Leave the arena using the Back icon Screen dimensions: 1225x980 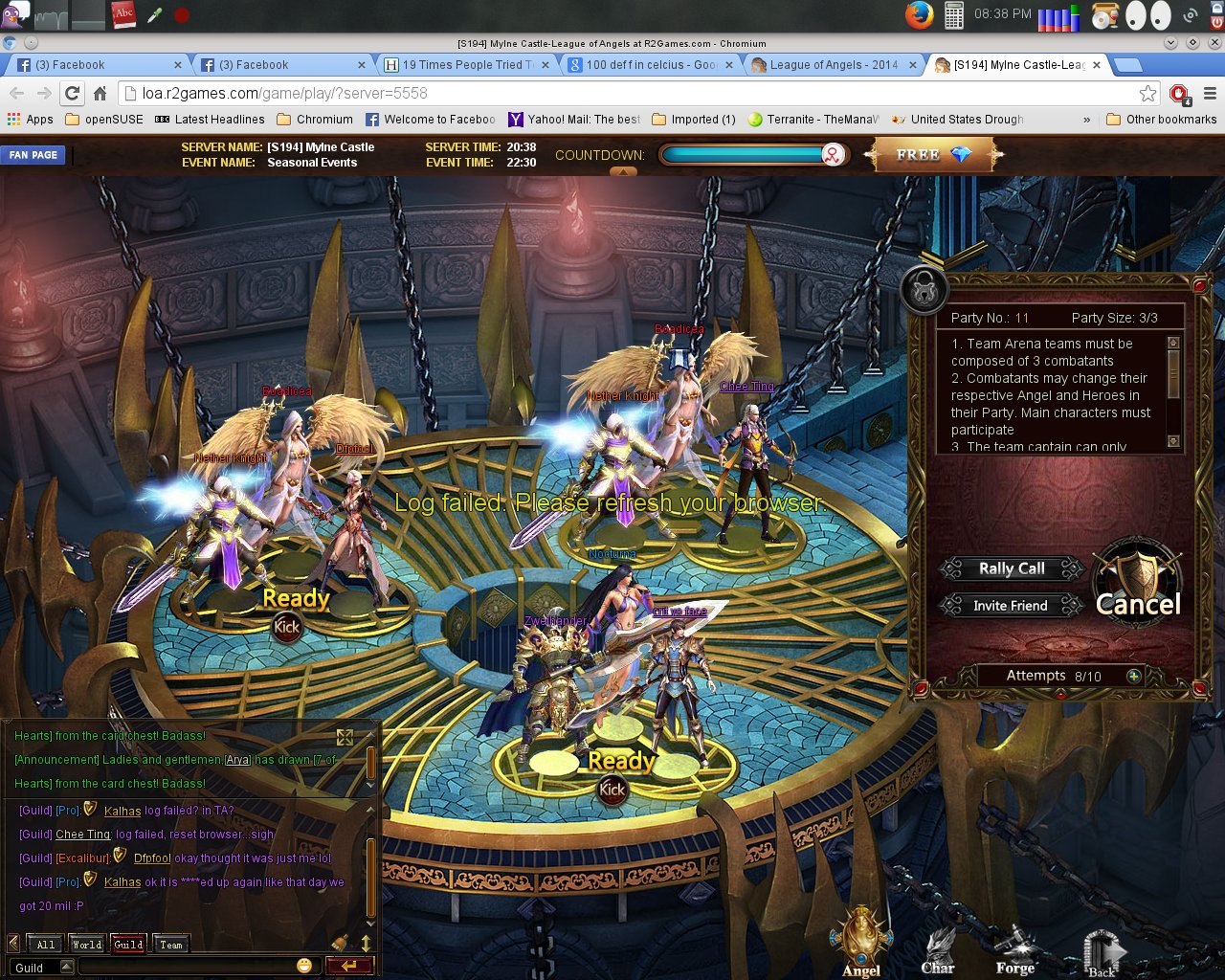click(1102, 951)
